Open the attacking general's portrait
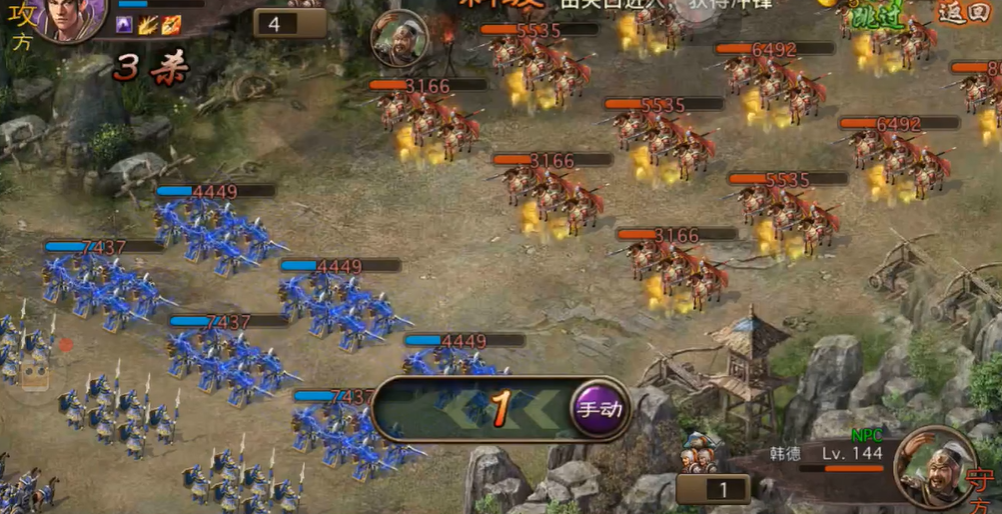Image resolution: width=1002 pixels, height=514 pixels. [70, 20]
